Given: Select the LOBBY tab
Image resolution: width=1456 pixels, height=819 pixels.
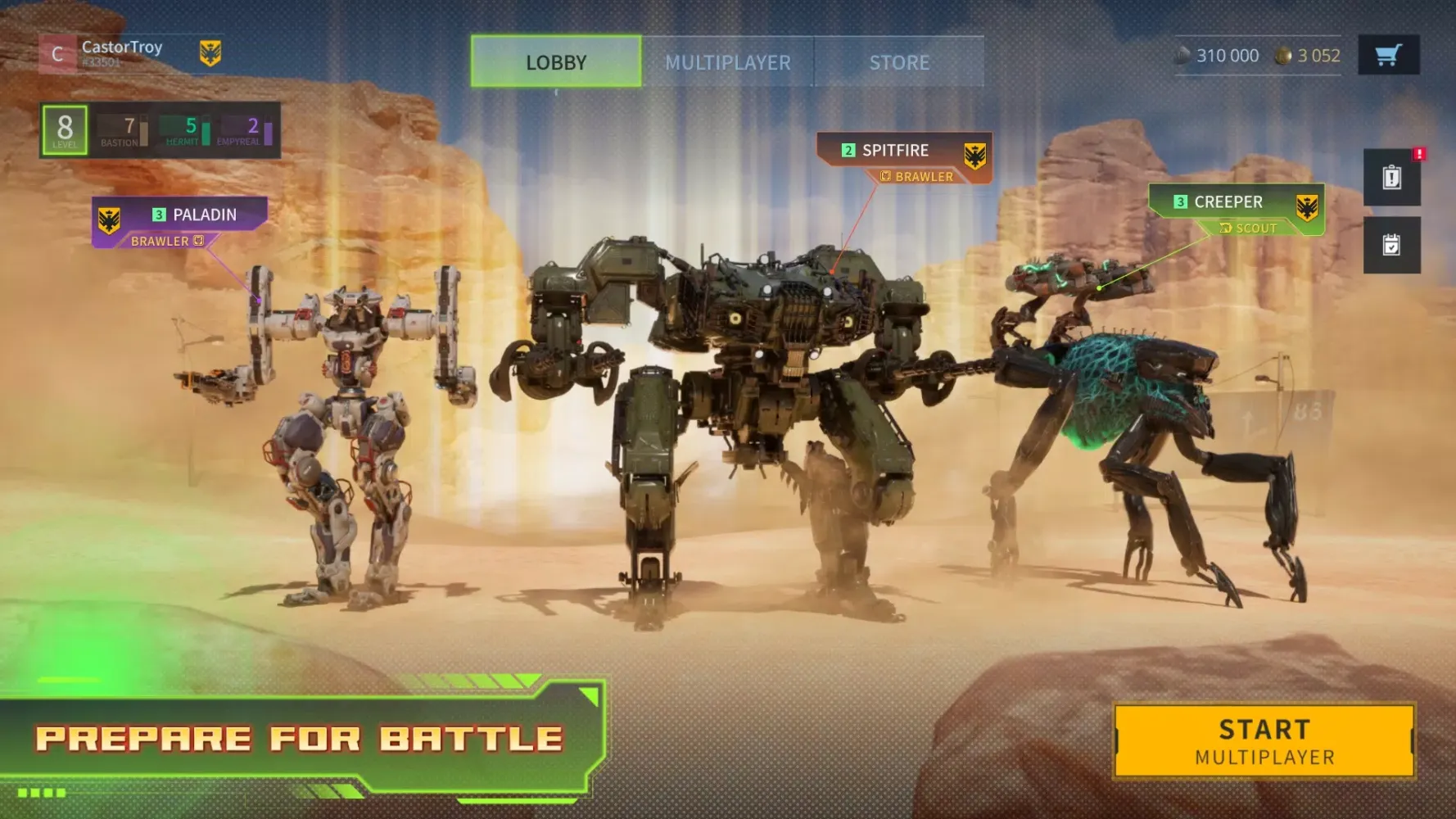Looking at the screenshot, I should 555,61.
